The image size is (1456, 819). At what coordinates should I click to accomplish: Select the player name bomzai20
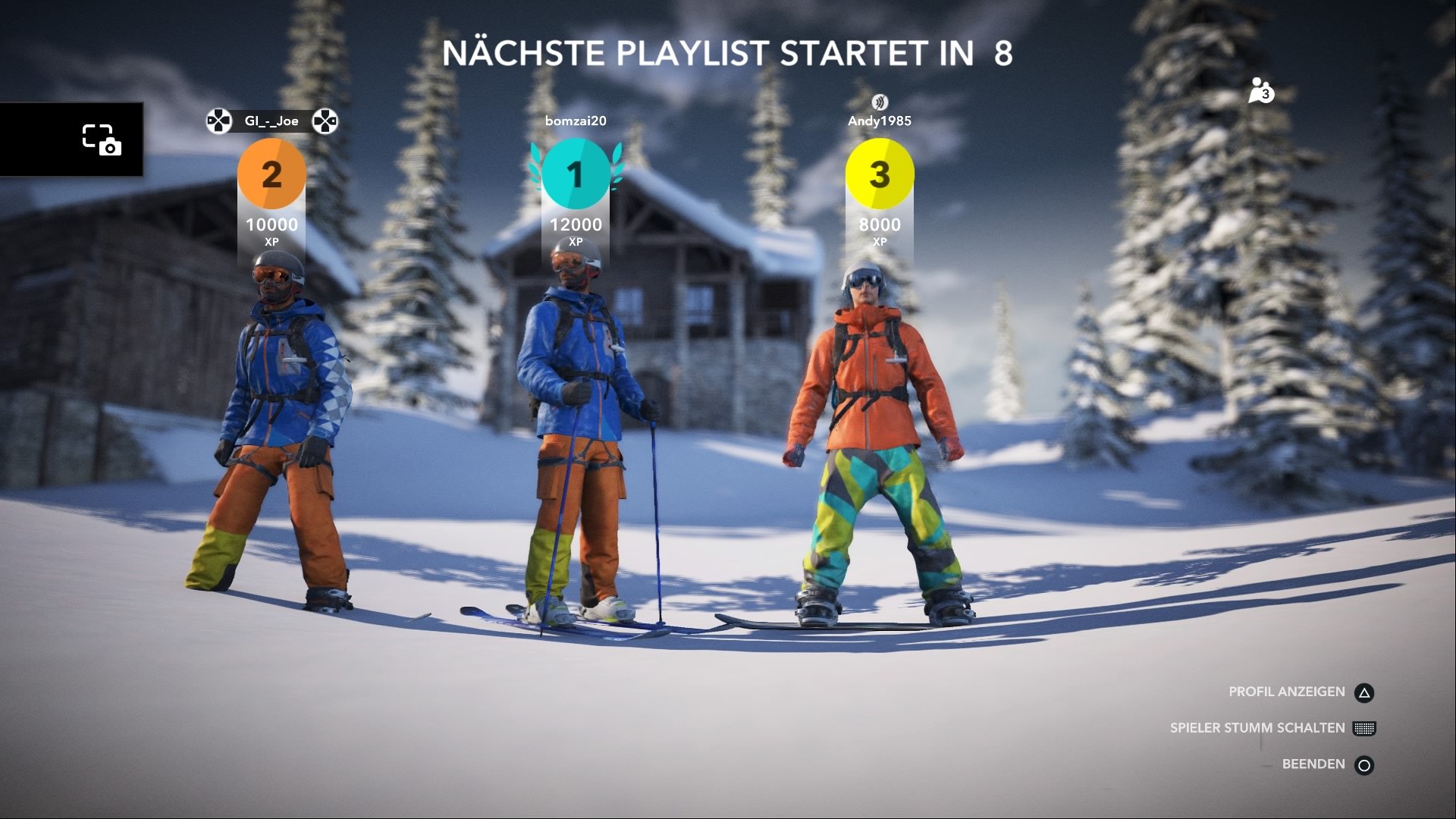point(574,119)
